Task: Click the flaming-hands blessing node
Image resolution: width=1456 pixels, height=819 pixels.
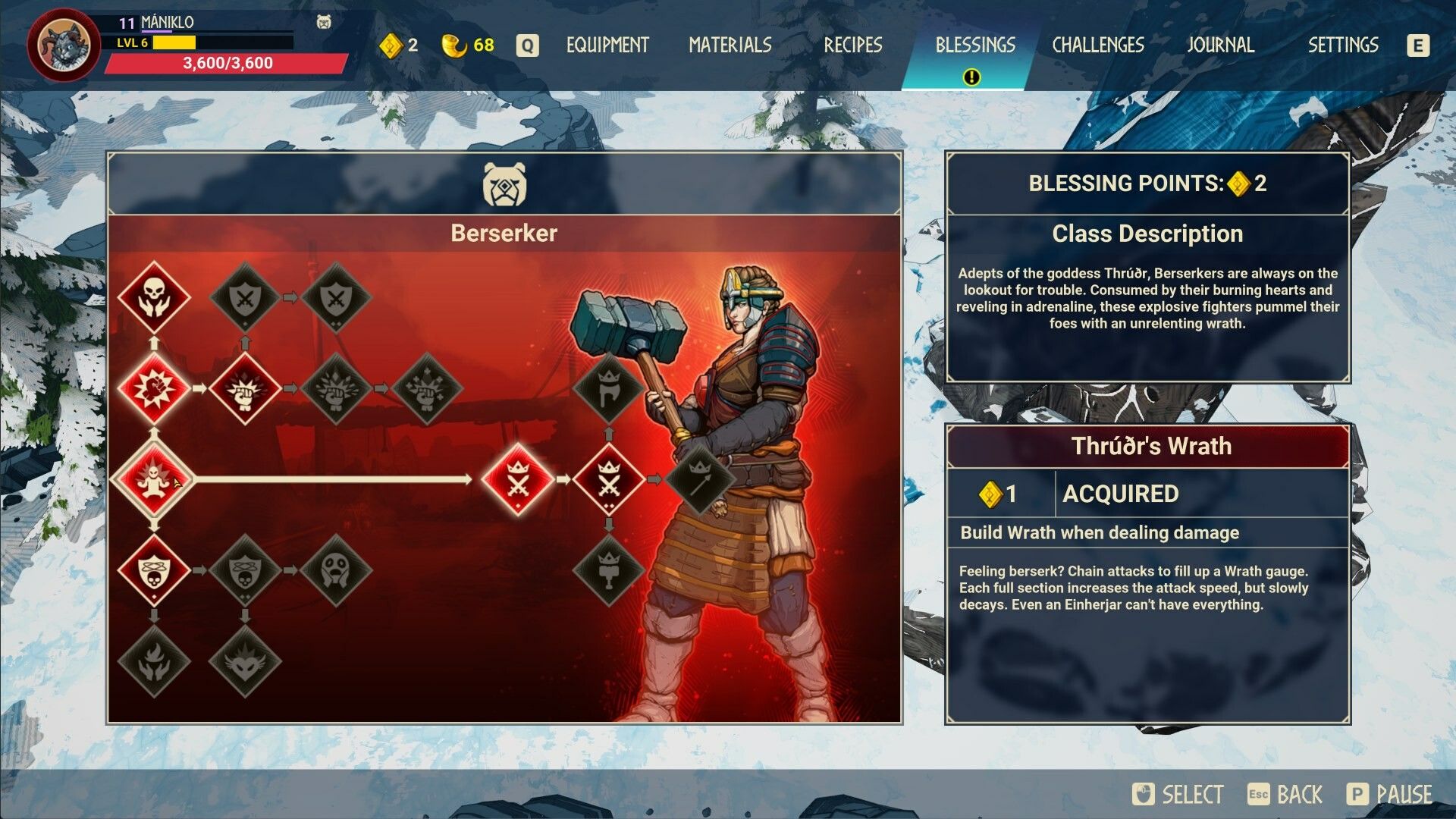Action: click(x=154, y=664)
